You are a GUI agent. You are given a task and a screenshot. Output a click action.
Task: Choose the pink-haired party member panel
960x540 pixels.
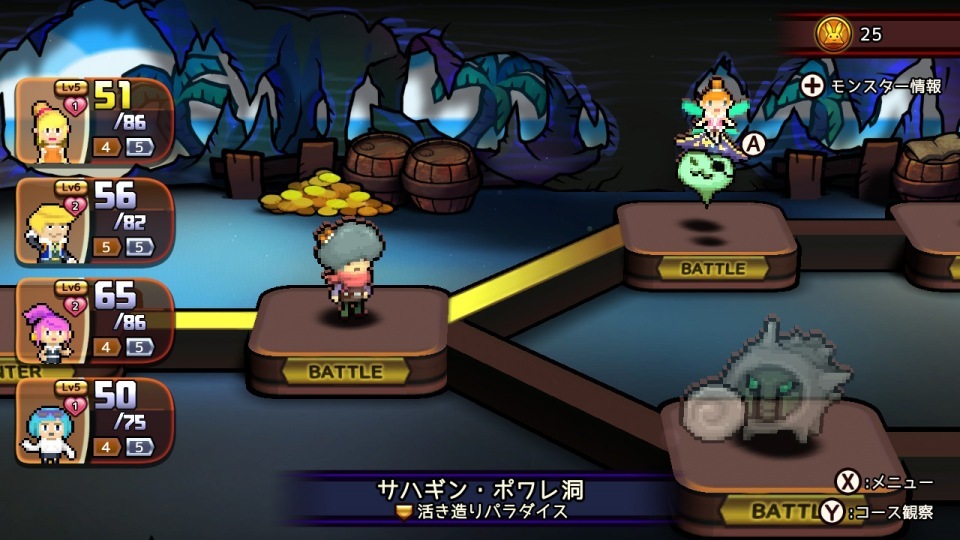point(94,322)
